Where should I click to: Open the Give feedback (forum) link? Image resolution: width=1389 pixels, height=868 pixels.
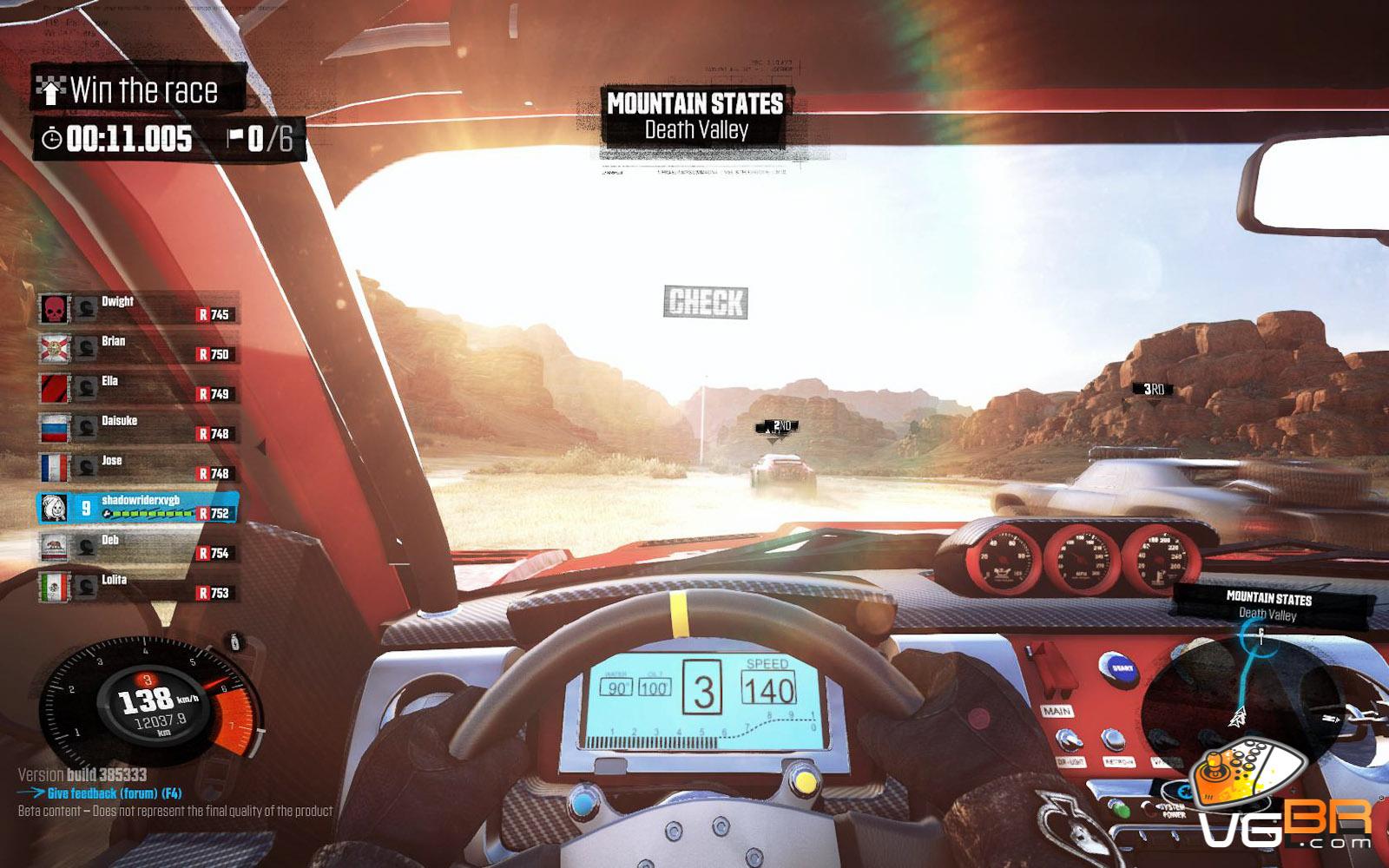(114, 793)
